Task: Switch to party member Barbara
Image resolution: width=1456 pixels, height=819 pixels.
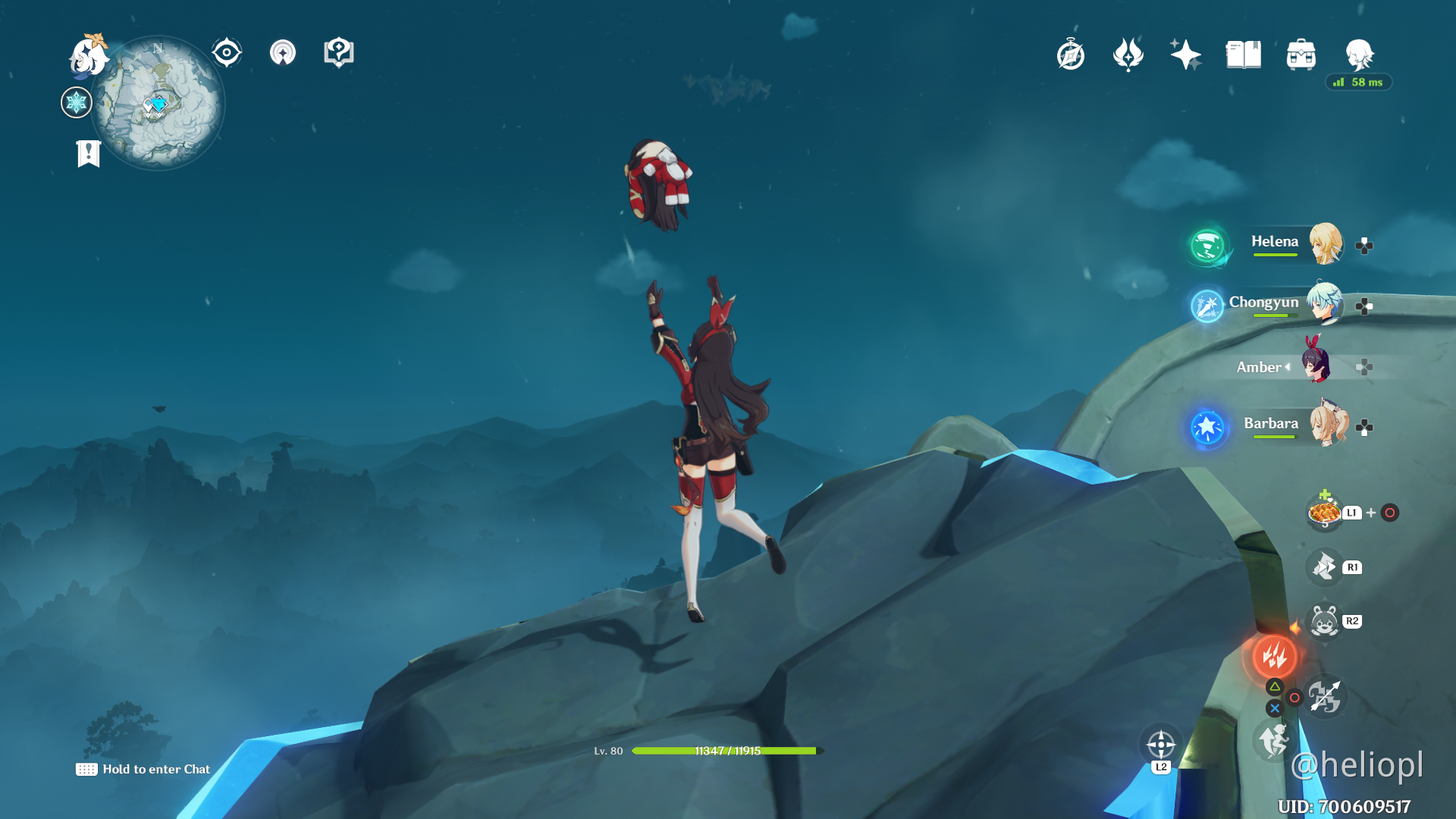Action: tap(1327, 425)
